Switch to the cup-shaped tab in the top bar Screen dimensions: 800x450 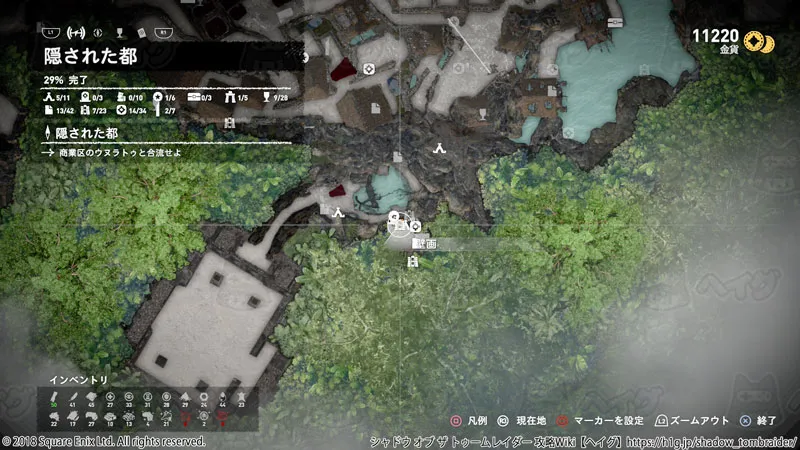coord(118,31)
